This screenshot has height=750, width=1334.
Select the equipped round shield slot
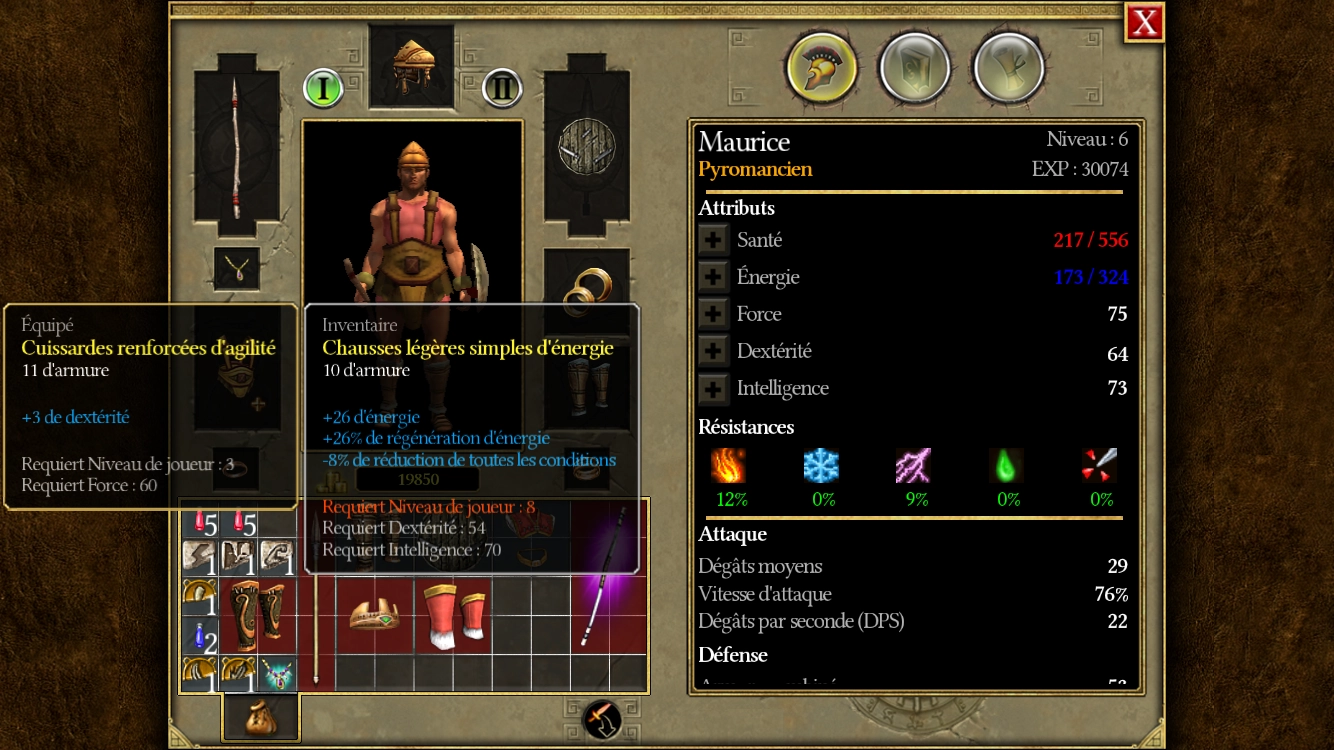point(586,145)
